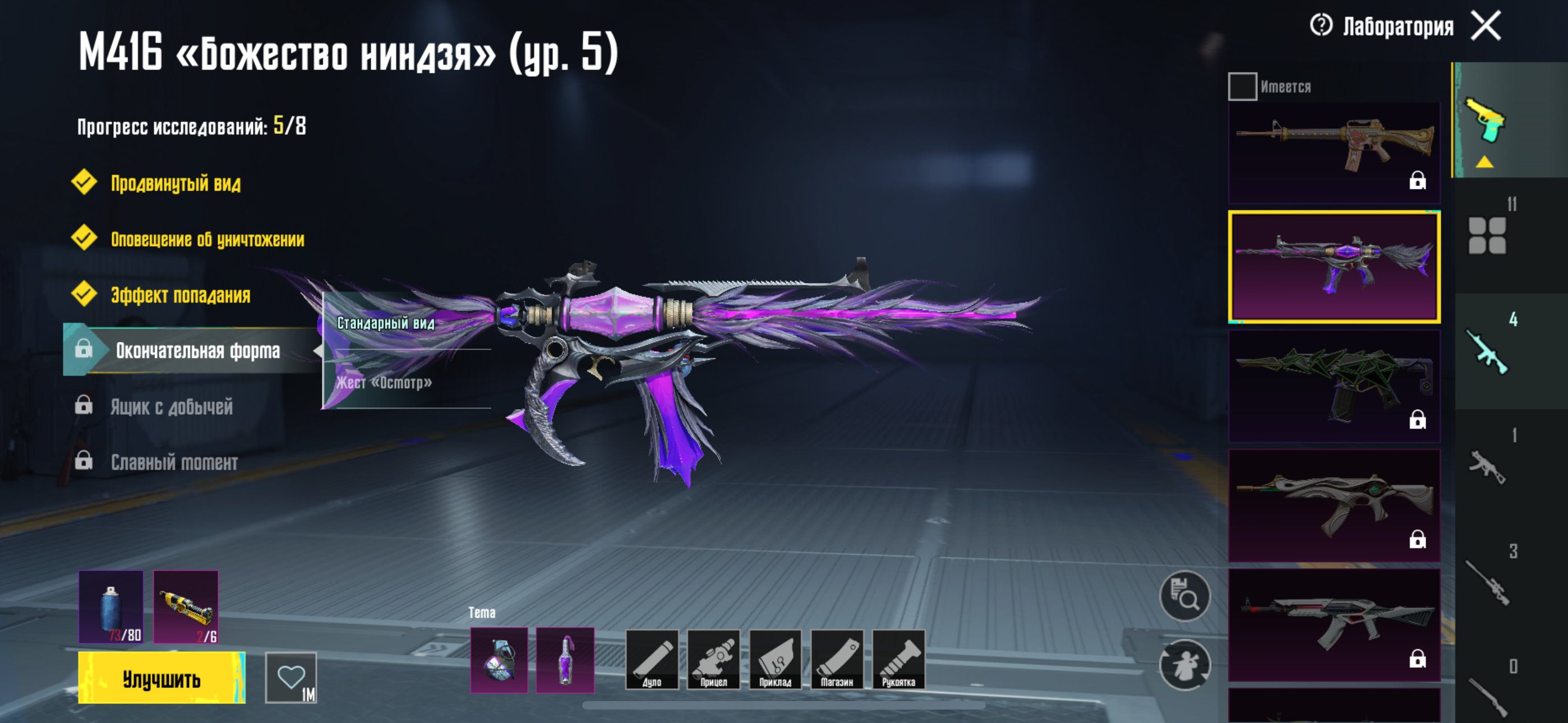
Task: Open the Магазин magazine attachment slot
Action: pyautogui.click(x=837, y=660)
